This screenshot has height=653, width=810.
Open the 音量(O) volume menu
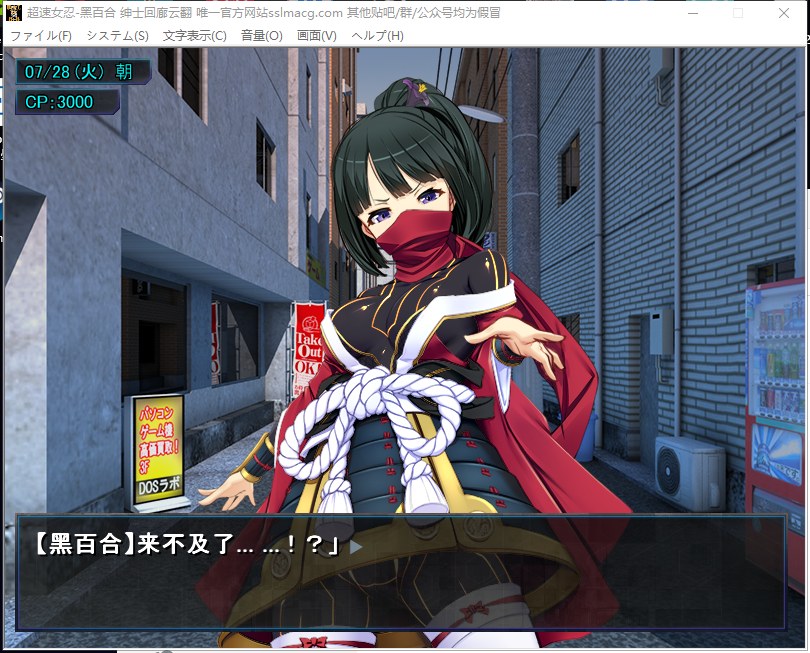click(x=262, y=35)
